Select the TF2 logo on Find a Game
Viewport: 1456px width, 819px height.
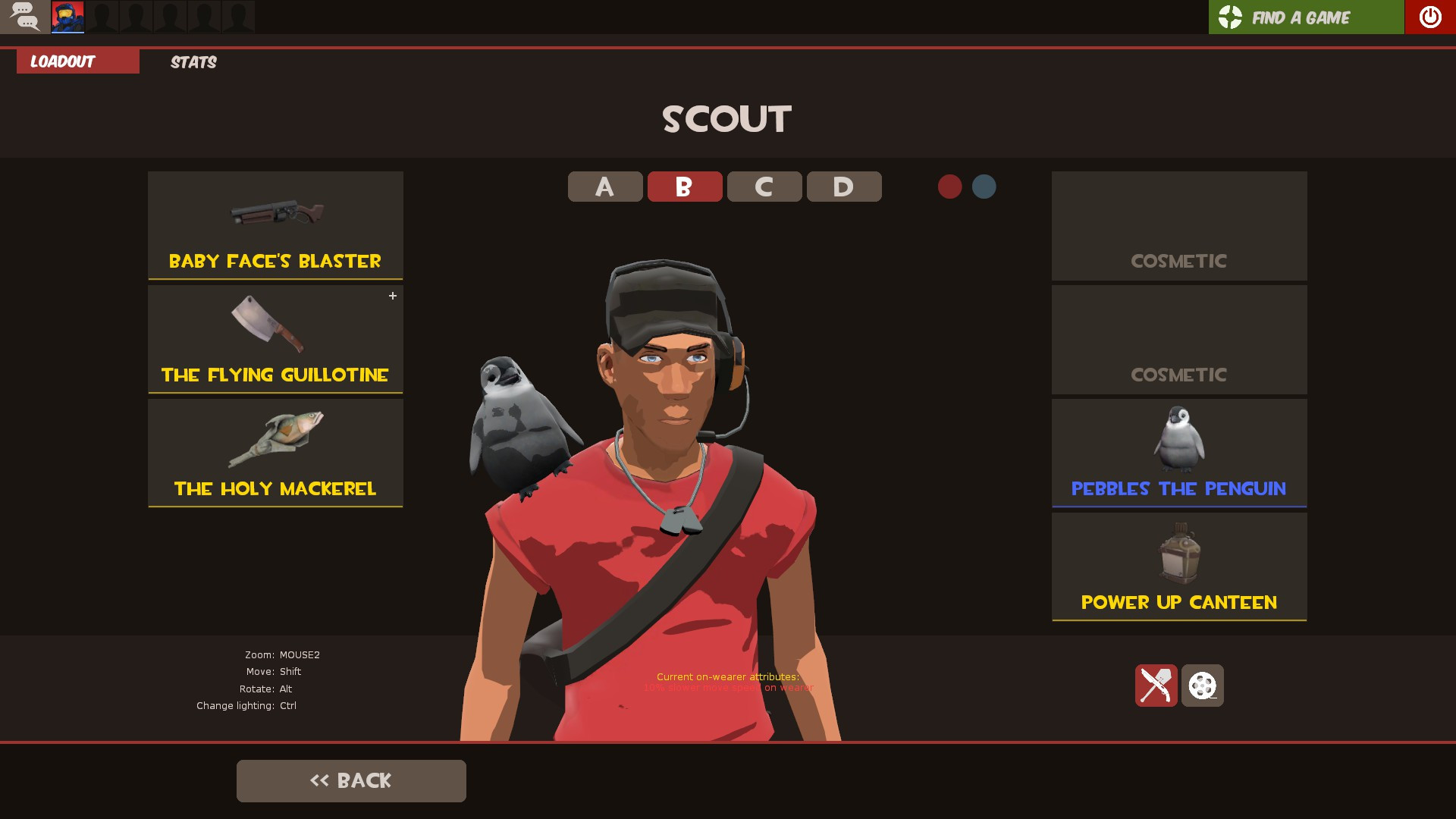point(1229,17)
